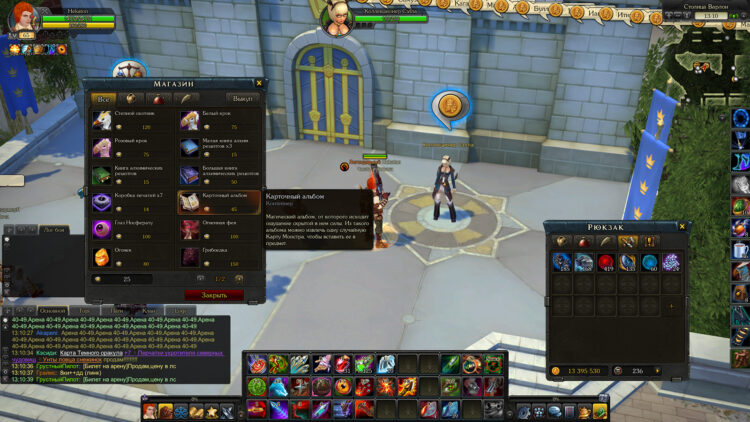Switch to the Основной chat tab
The image size is (750, 422).
tap(52, 311)
